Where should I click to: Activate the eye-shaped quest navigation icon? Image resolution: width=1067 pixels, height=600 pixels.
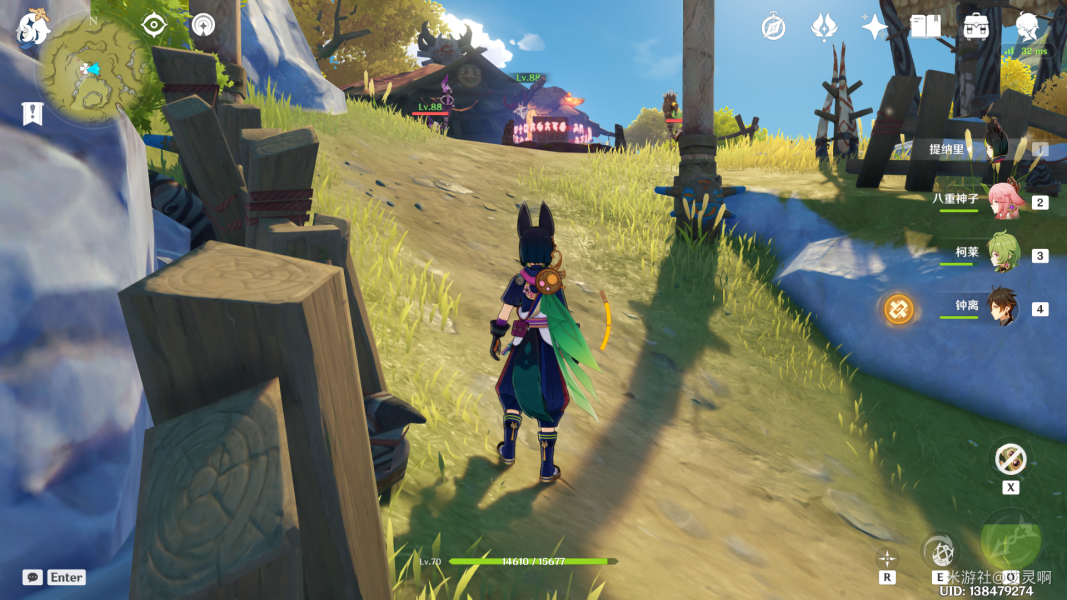pos(154,25)
